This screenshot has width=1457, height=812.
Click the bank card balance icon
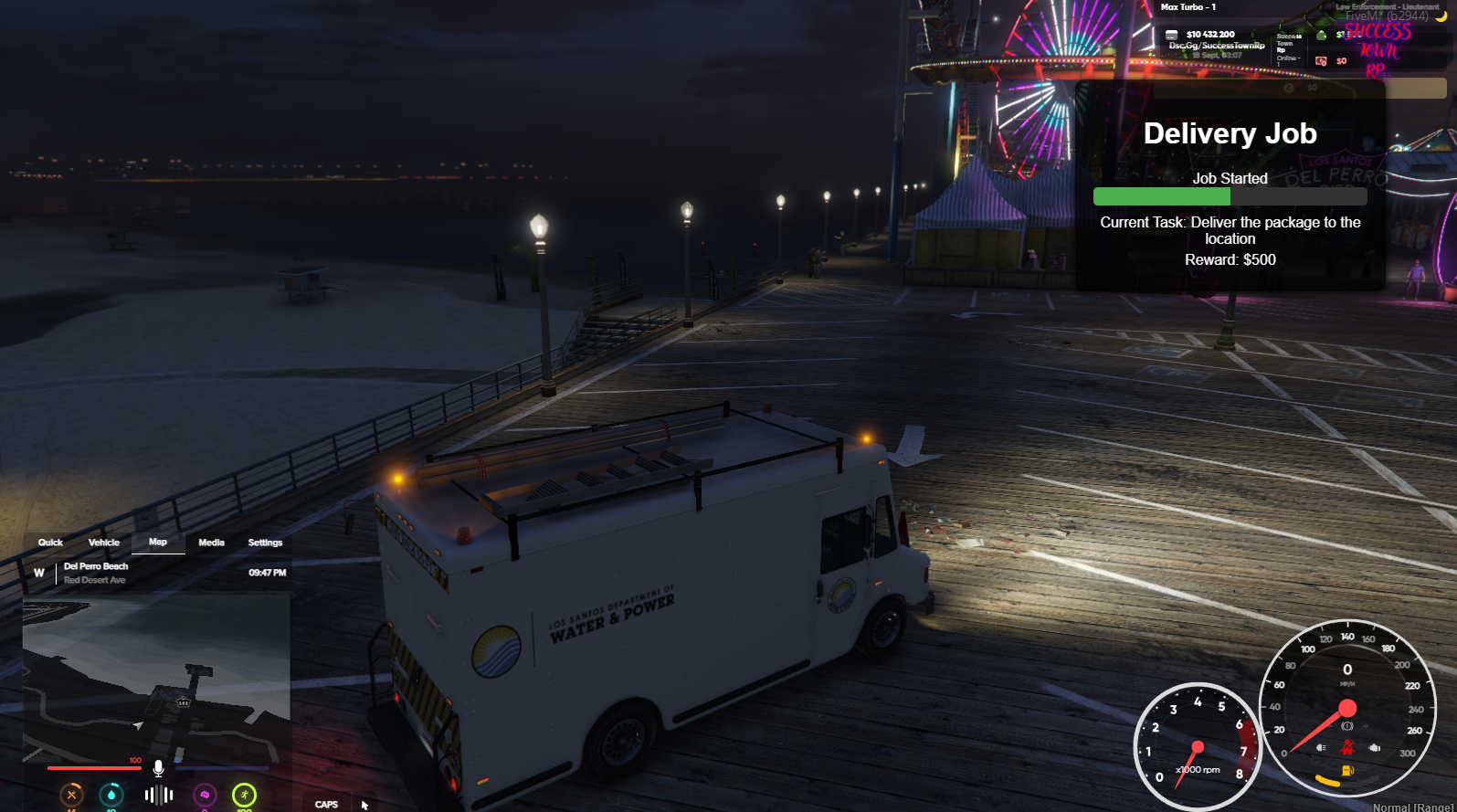click(1172, 35)
